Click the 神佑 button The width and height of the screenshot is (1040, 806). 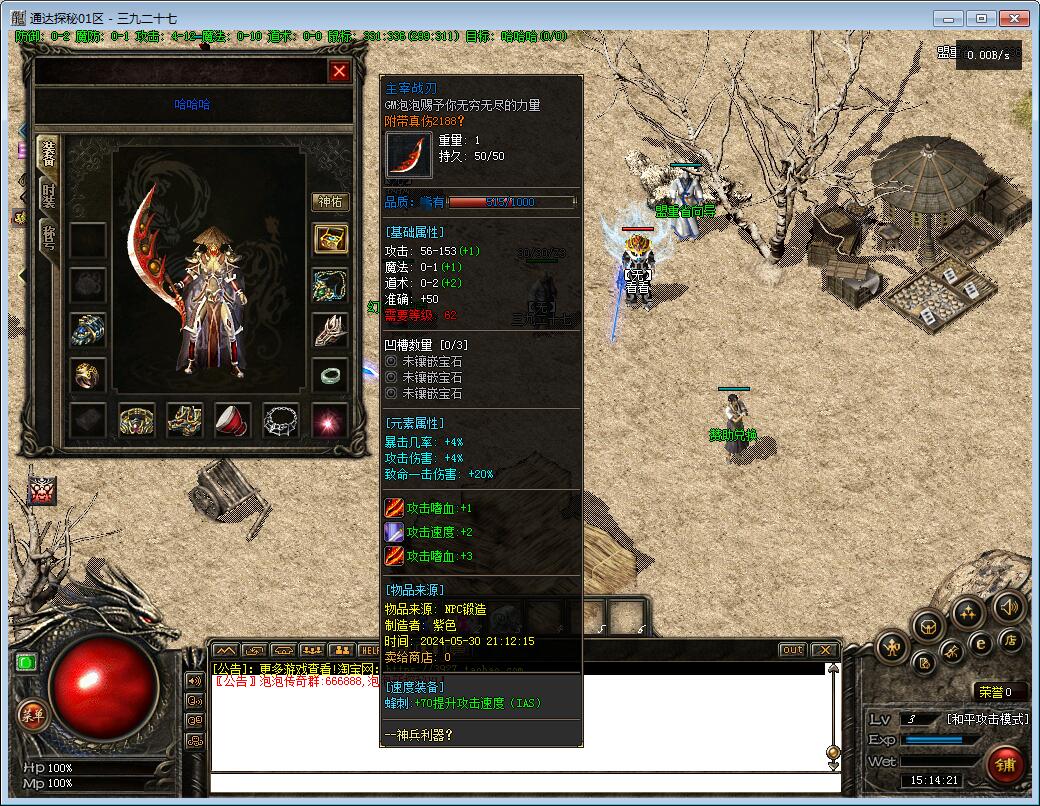330,201
